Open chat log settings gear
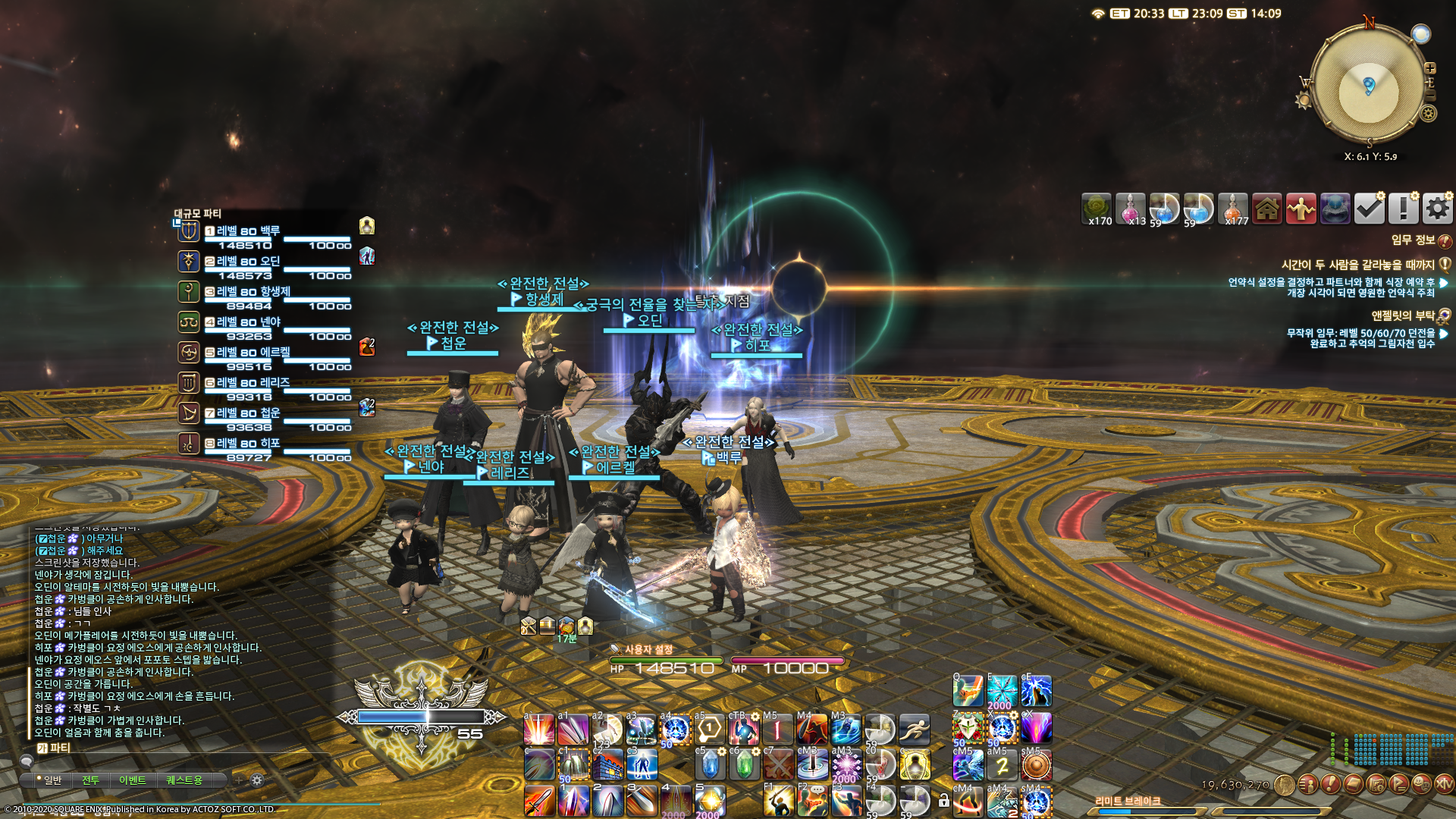 (x=257, y=780)
